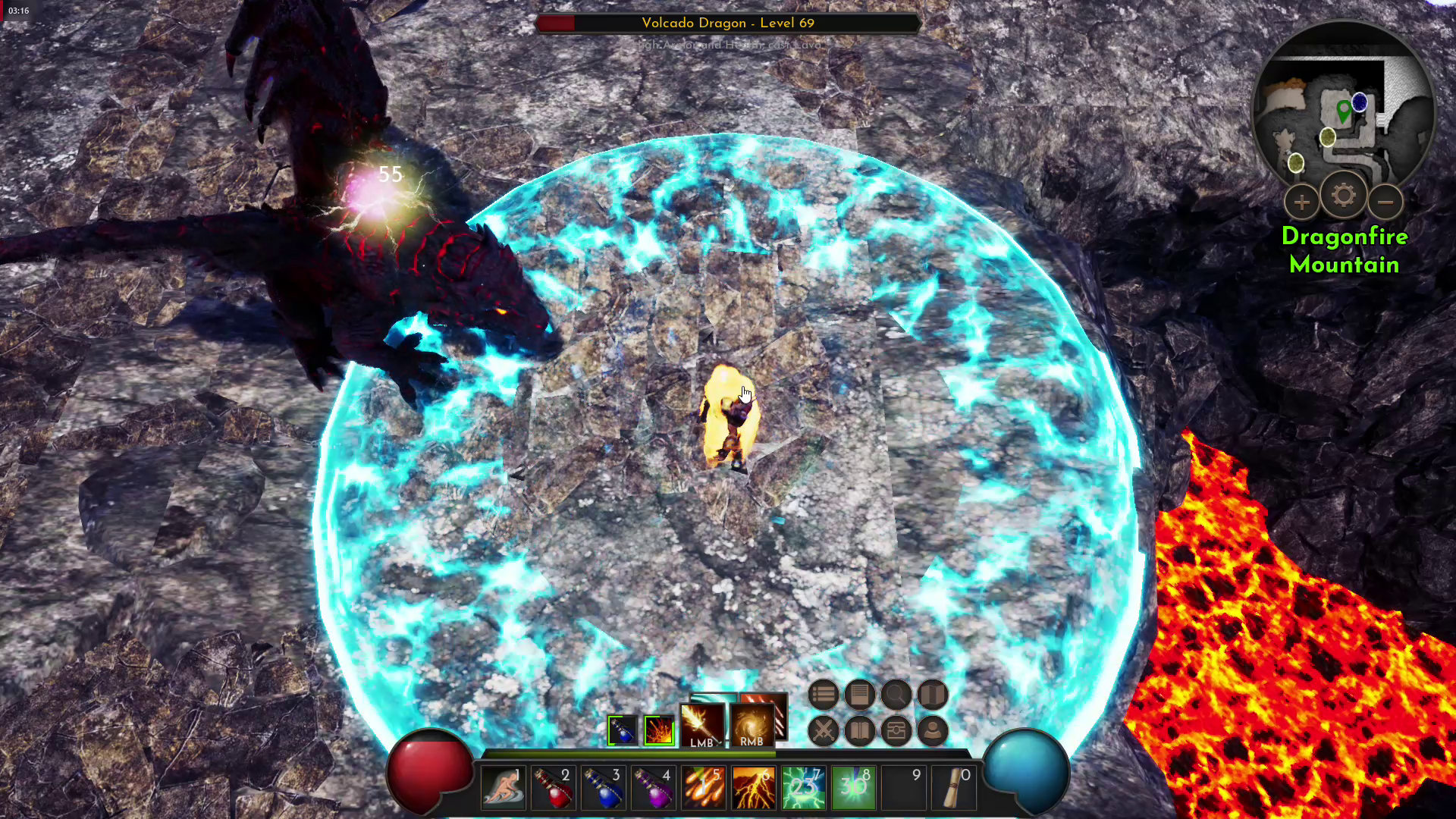Cast the lightning mountain skill in slot 6
This screenshot has height=819, width=1456.
point(753,789)
